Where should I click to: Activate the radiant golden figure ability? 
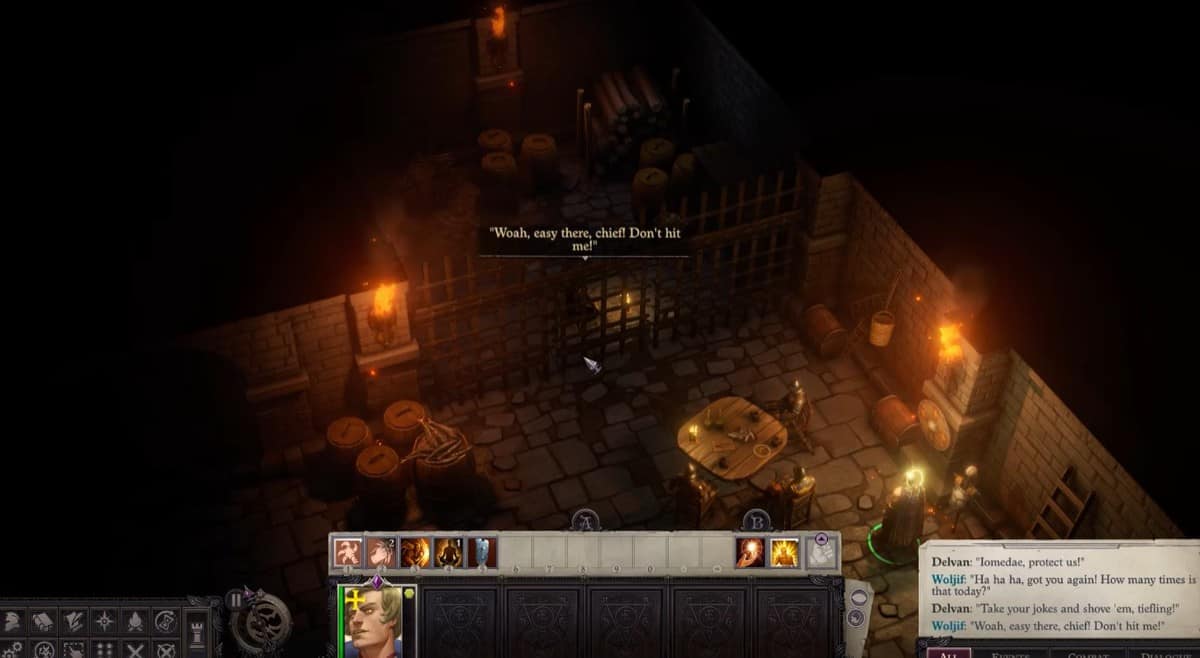tap(784, 552)
